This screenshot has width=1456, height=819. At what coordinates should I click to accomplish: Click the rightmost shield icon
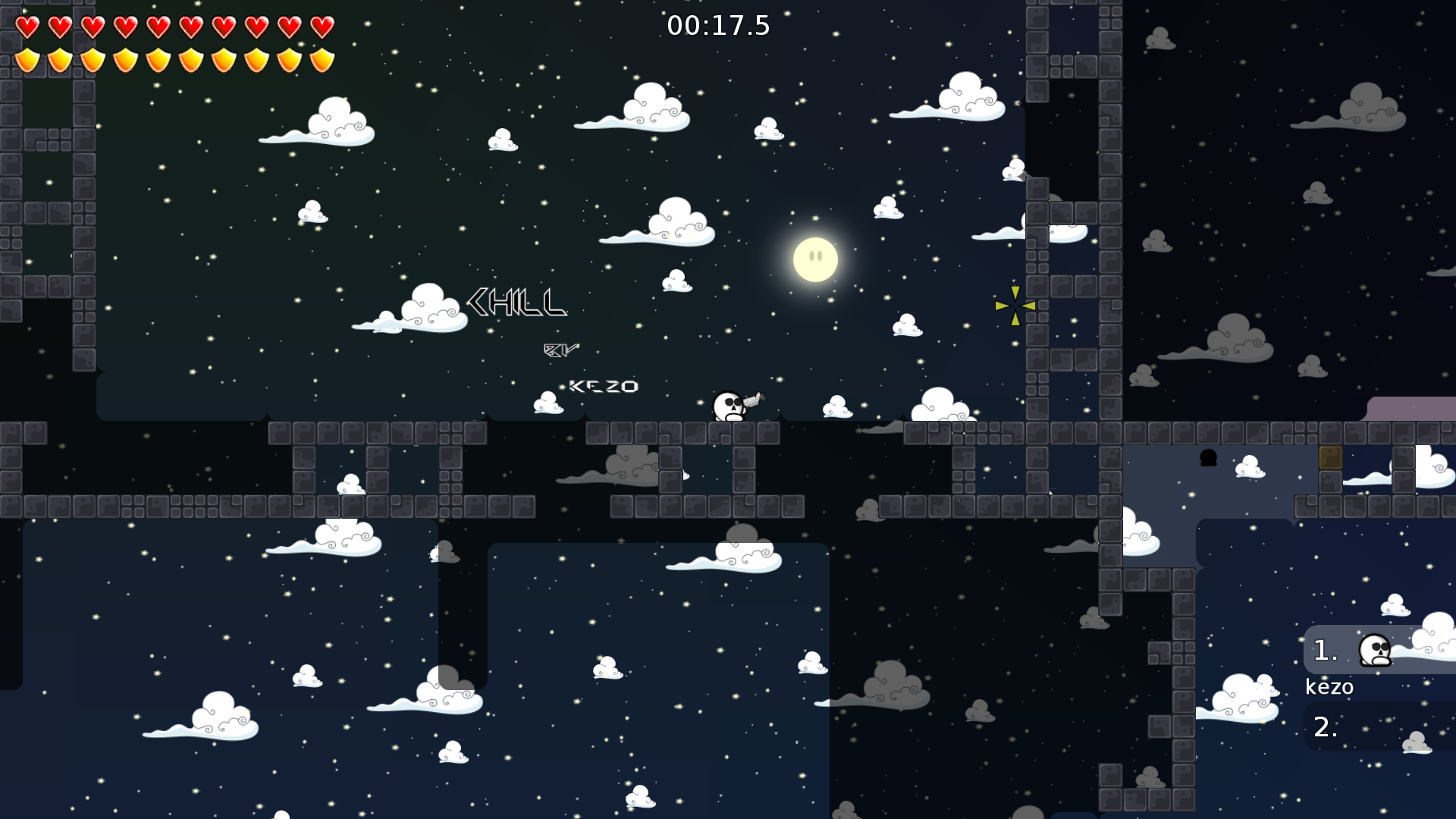pyautogui.click(x=322, y=61)
